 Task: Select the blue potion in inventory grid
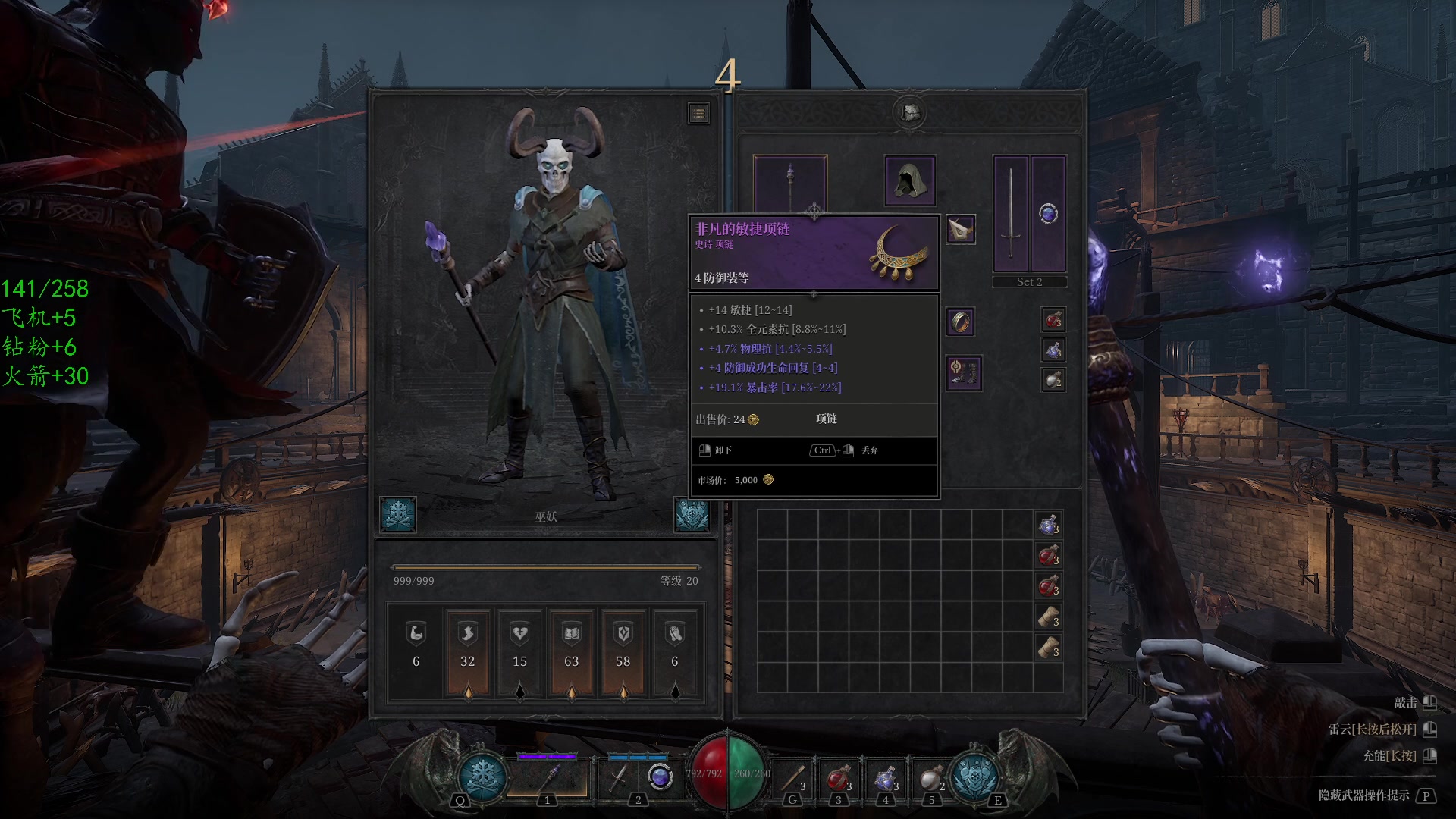[x=1049, y=525]
